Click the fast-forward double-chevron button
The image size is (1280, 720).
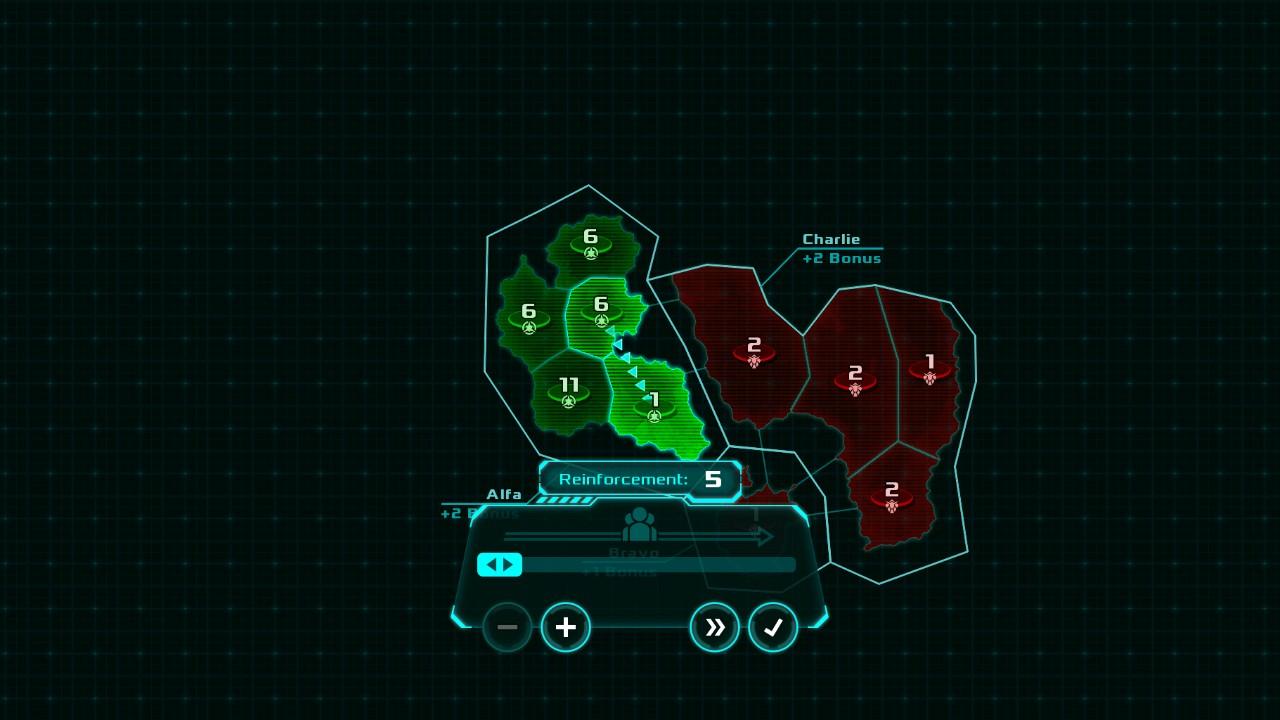pos(715,627)
